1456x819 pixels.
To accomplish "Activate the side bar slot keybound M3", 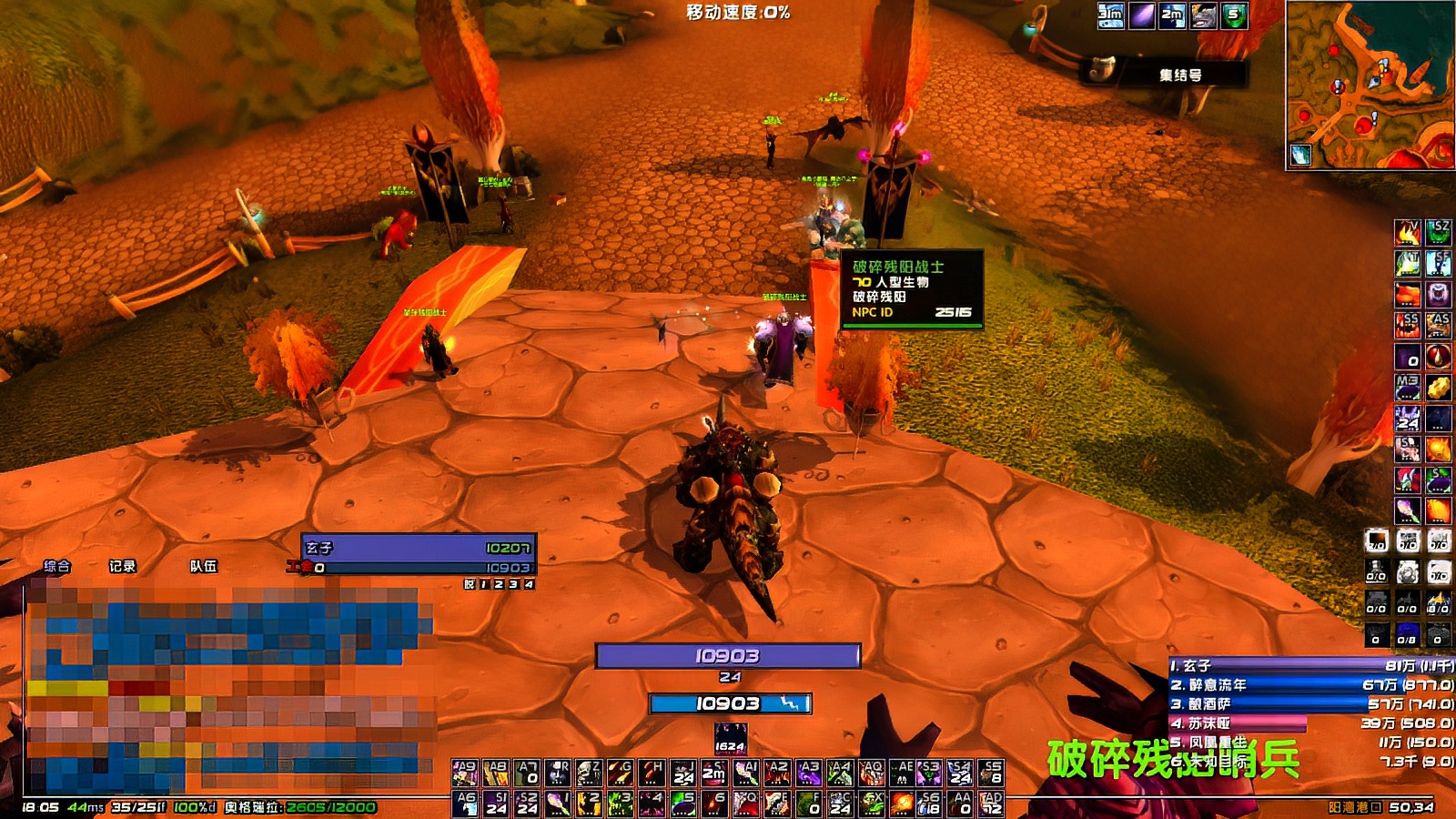I will (x=1408, y=387).
